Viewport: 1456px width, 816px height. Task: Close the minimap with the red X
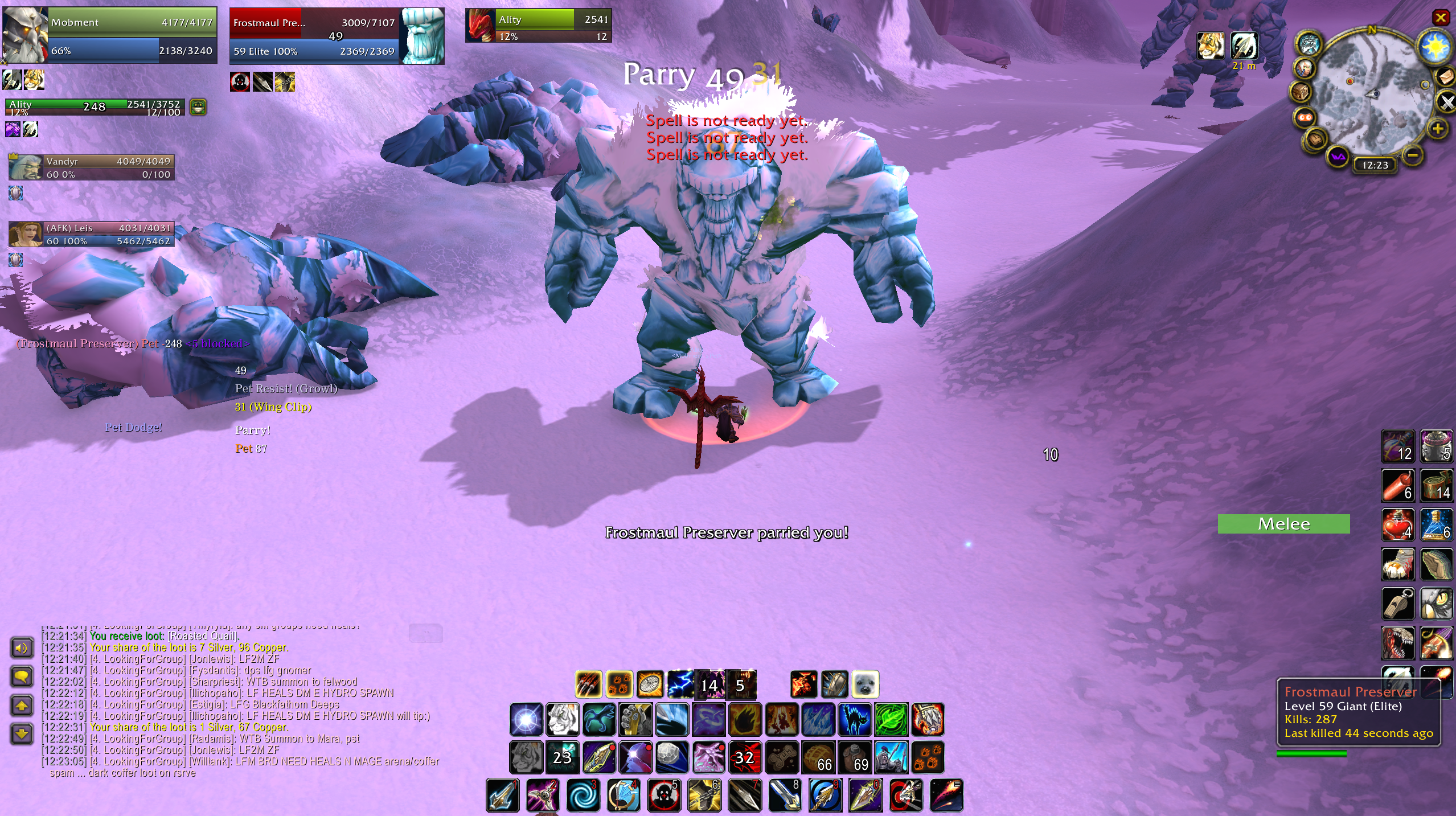(1441, 18)
